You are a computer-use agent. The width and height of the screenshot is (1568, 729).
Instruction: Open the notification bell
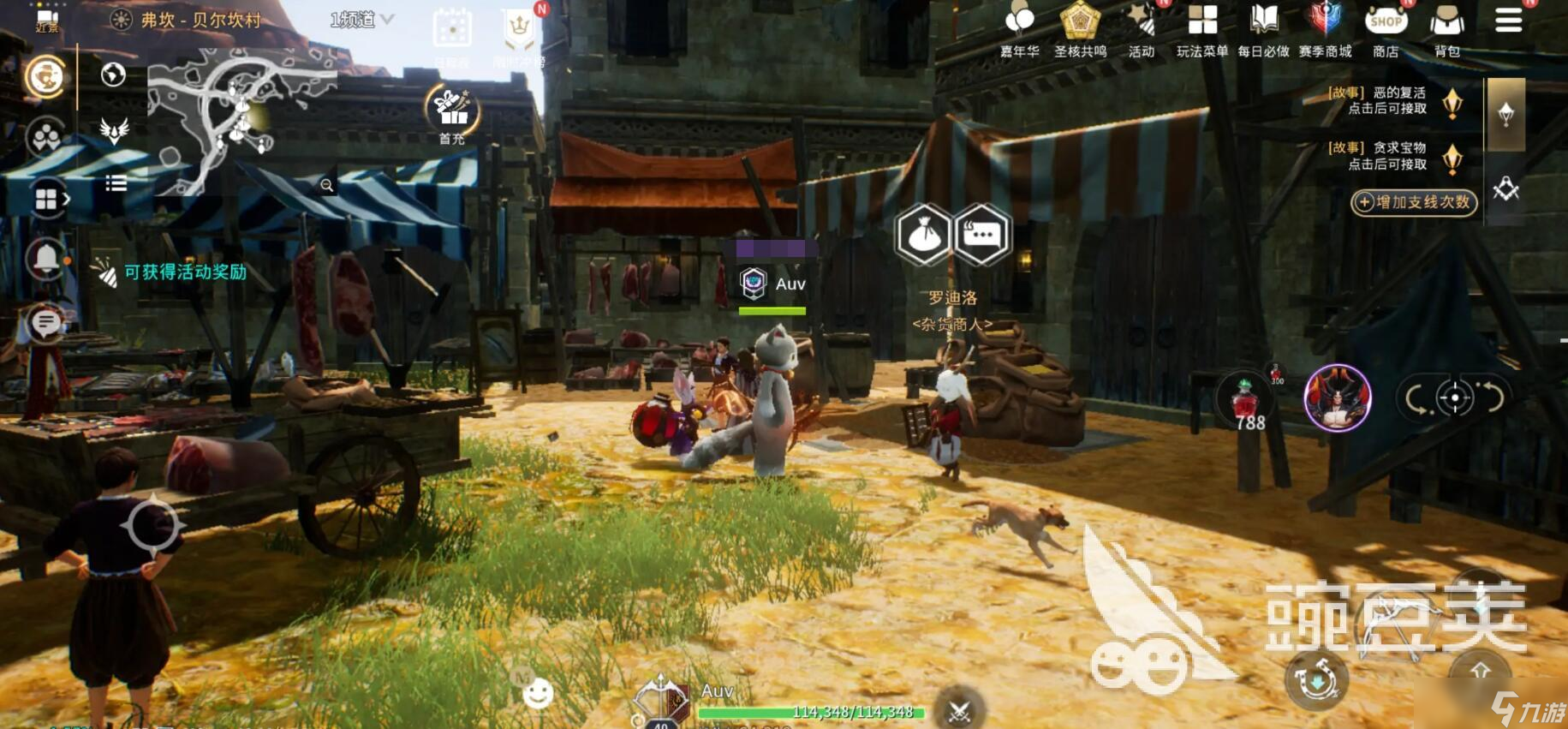pos(46,259)
